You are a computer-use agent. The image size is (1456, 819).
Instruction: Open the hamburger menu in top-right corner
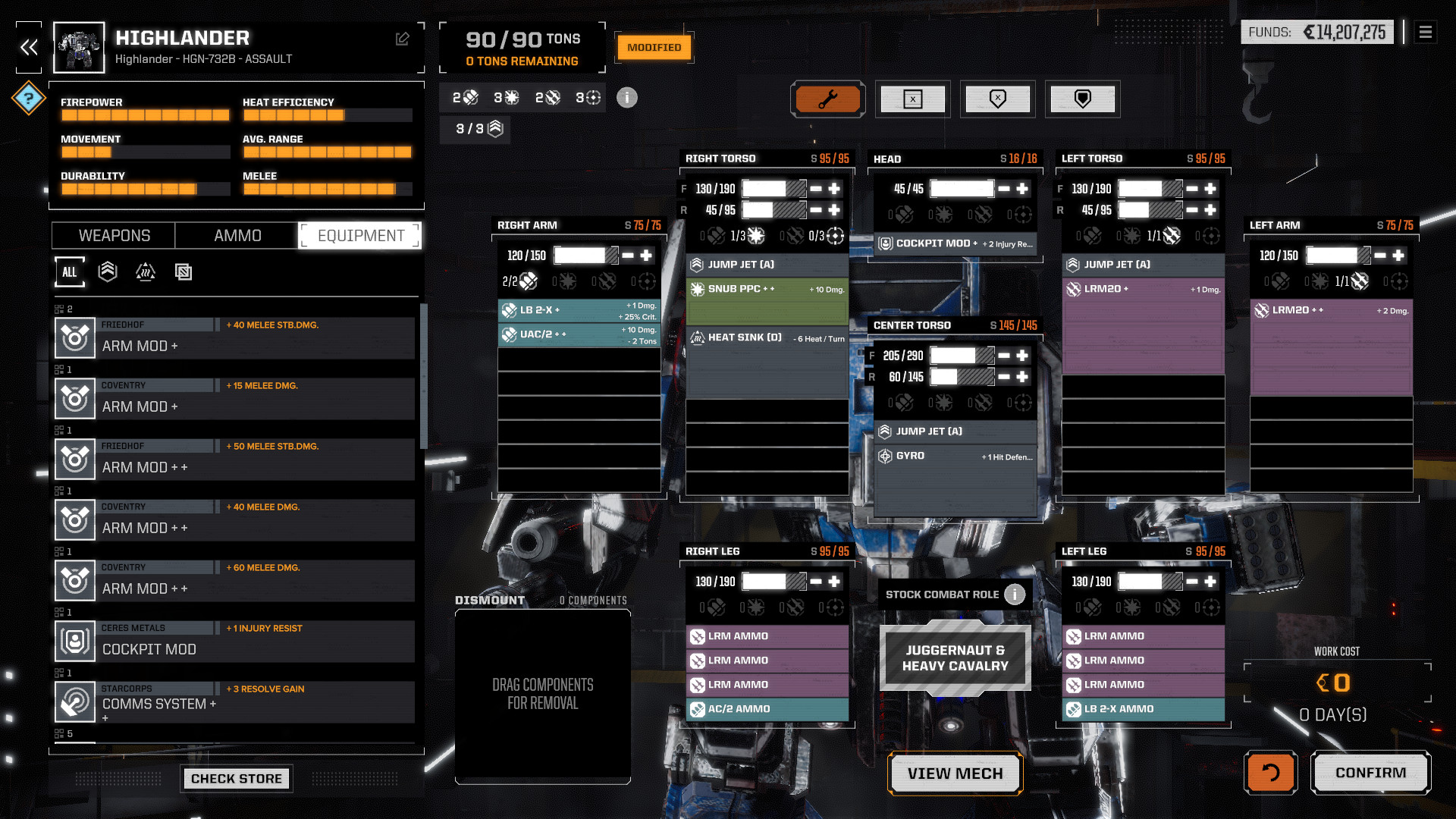pyautogui.click(x=1426, y=33)
